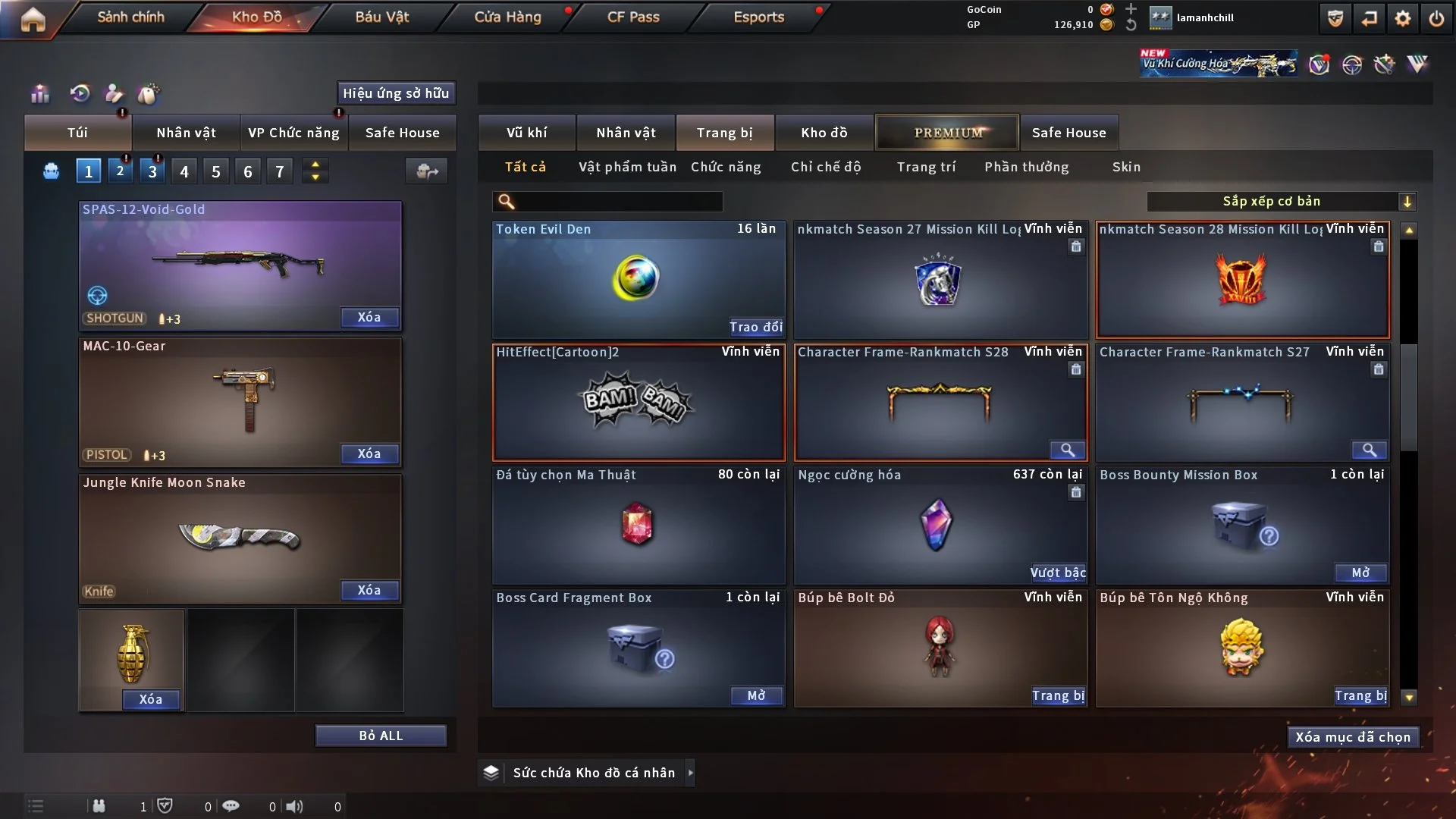Click the item search field
The width and height of the screenshot is (1456, 819).
tap(618, 202)
